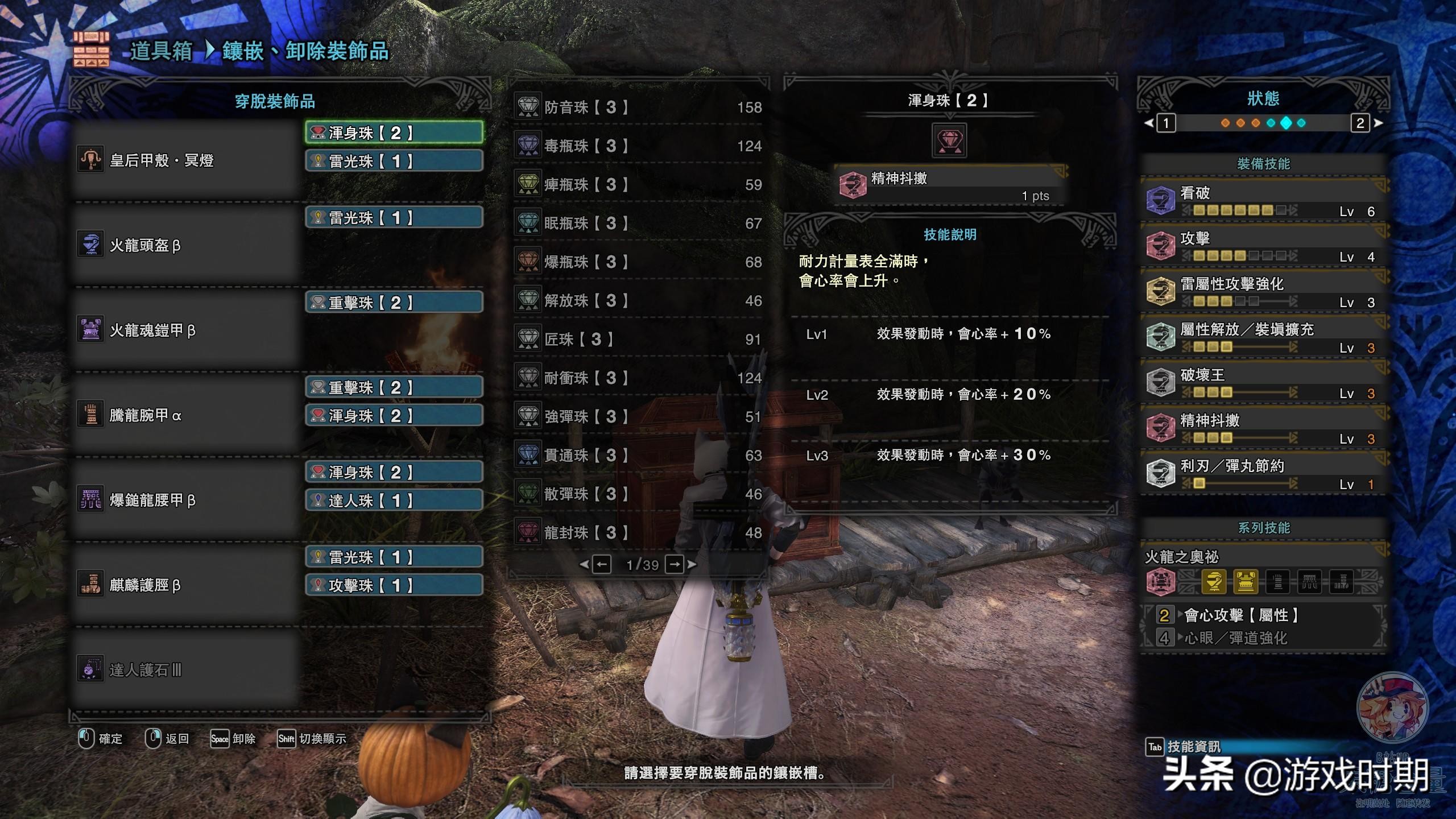Choose the 解放珠【3】 decoration entry
Image resolution: width=1456 pixels, height=819 pixels.
pos(637,300)
